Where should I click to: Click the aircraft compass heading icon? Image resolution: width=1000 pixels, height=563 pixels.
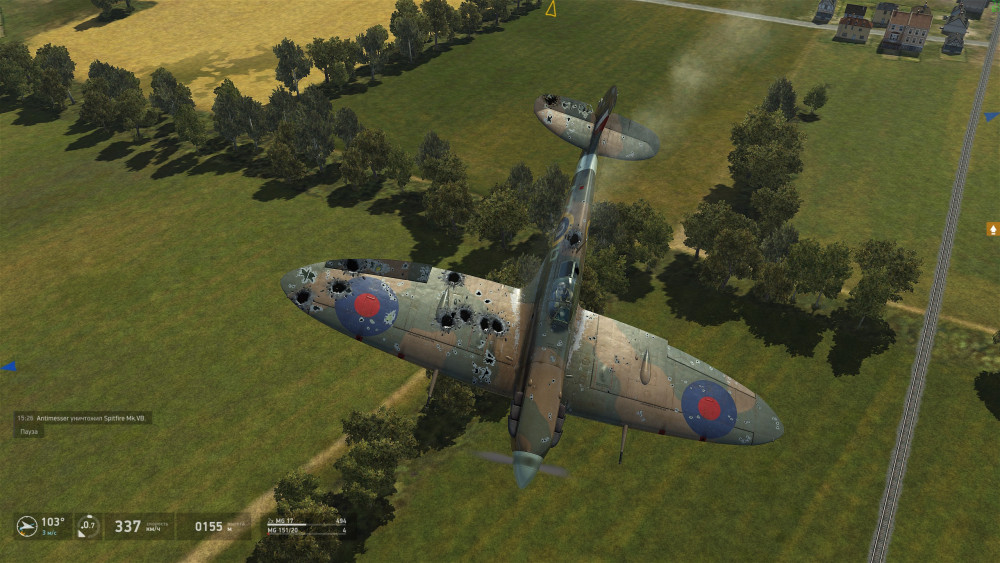tap(27, 525)
